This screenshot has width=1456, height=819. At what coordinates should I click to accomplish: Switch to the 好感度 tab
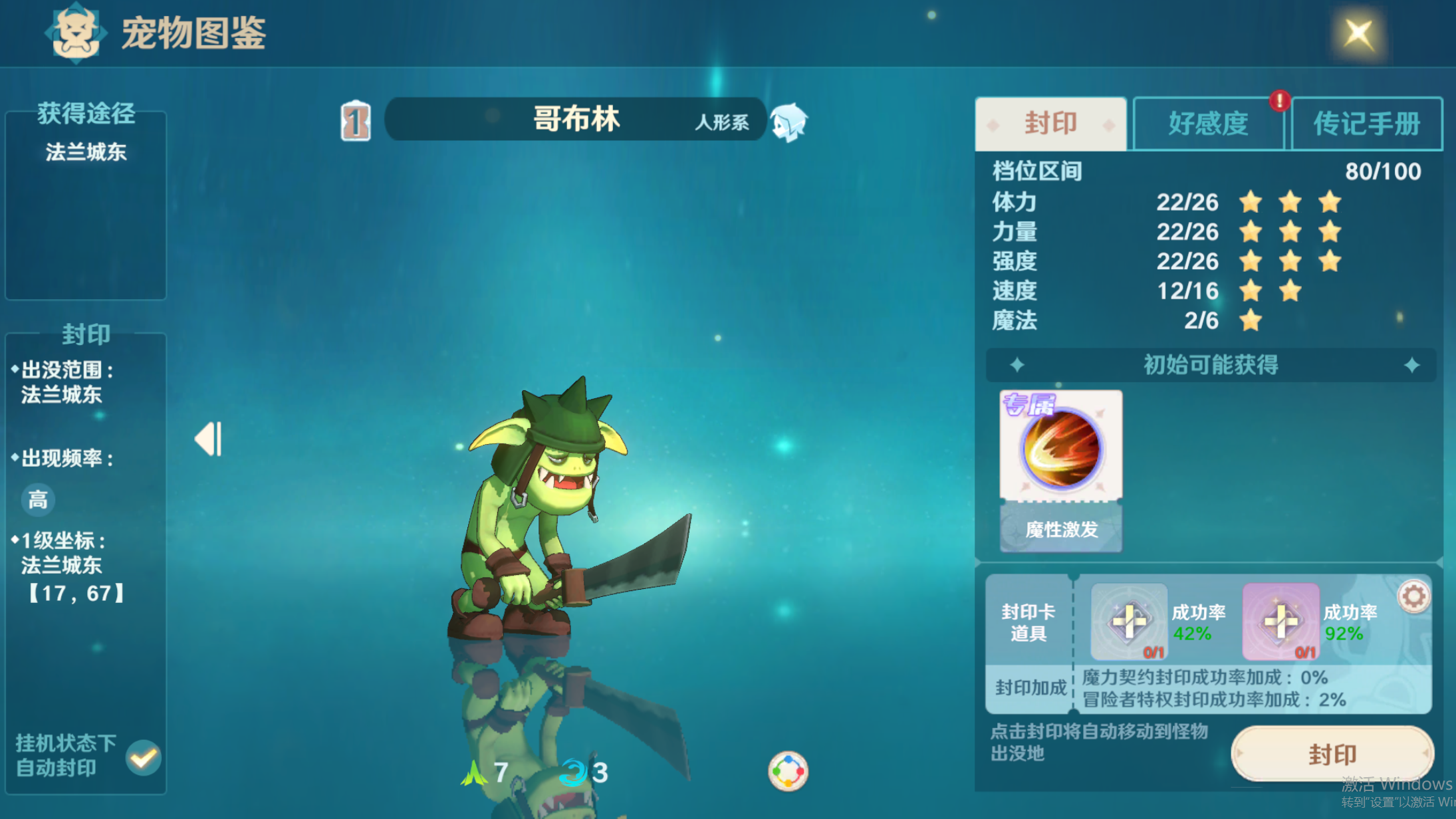tap(1208, 124)
